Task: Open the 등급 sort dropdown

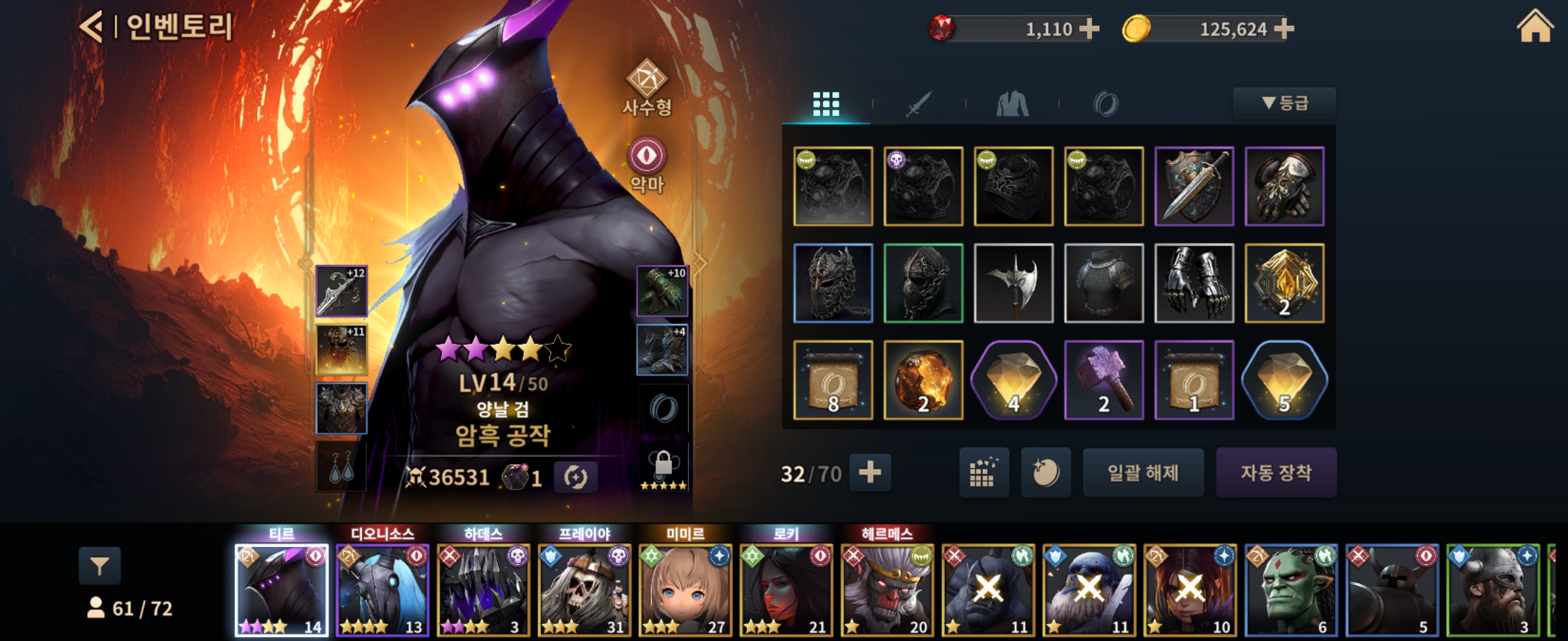Action: point(1284,103)
